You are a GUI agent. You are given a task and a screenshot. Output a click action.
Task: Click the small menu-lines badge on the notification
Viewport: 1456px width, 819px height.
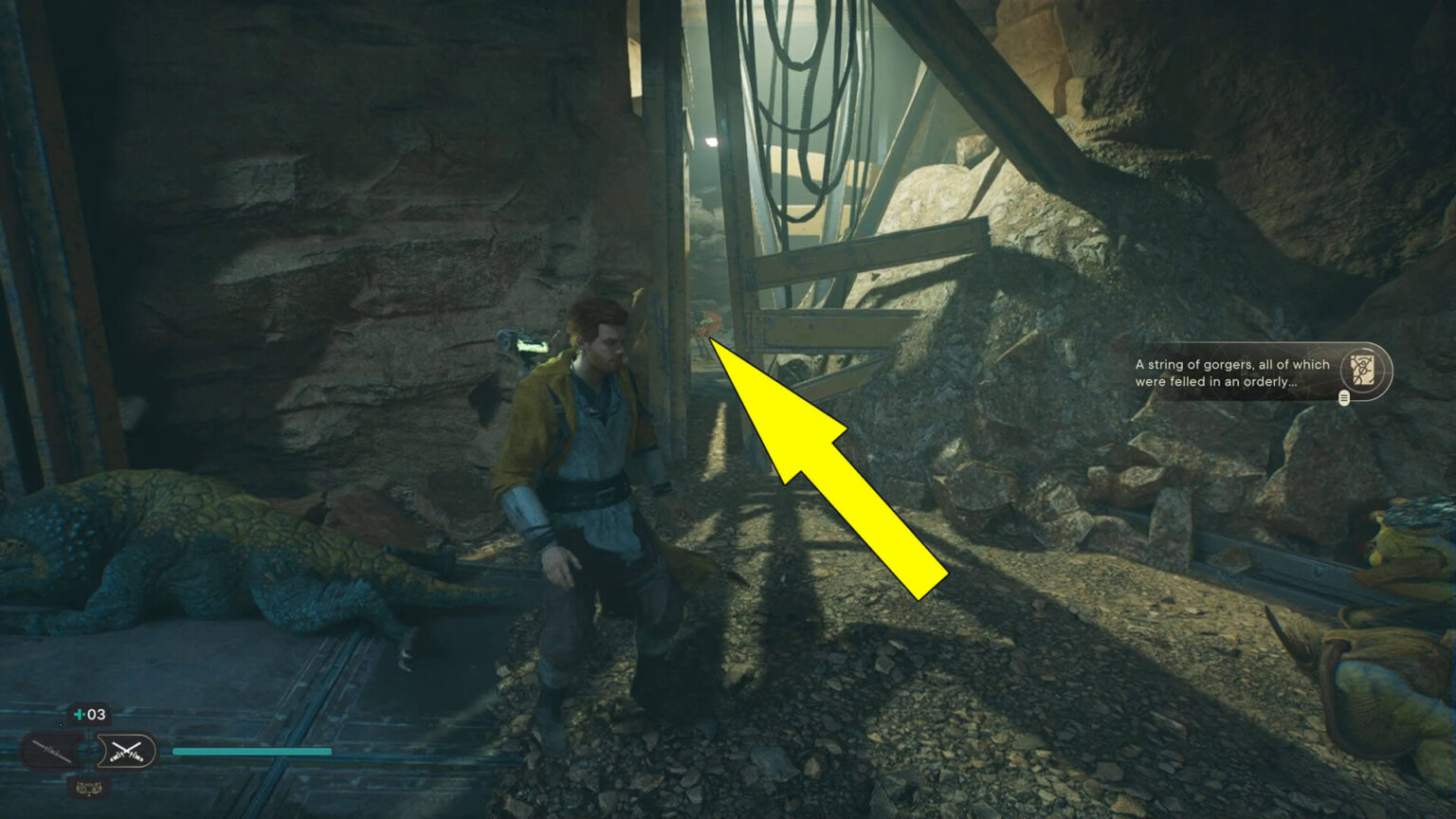point(1344,399)
